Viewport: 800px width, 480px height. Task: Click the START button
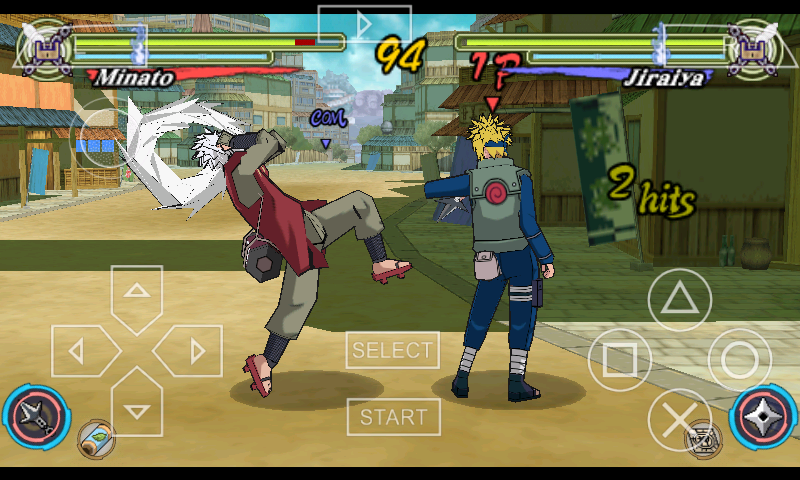tap(393, 416)
